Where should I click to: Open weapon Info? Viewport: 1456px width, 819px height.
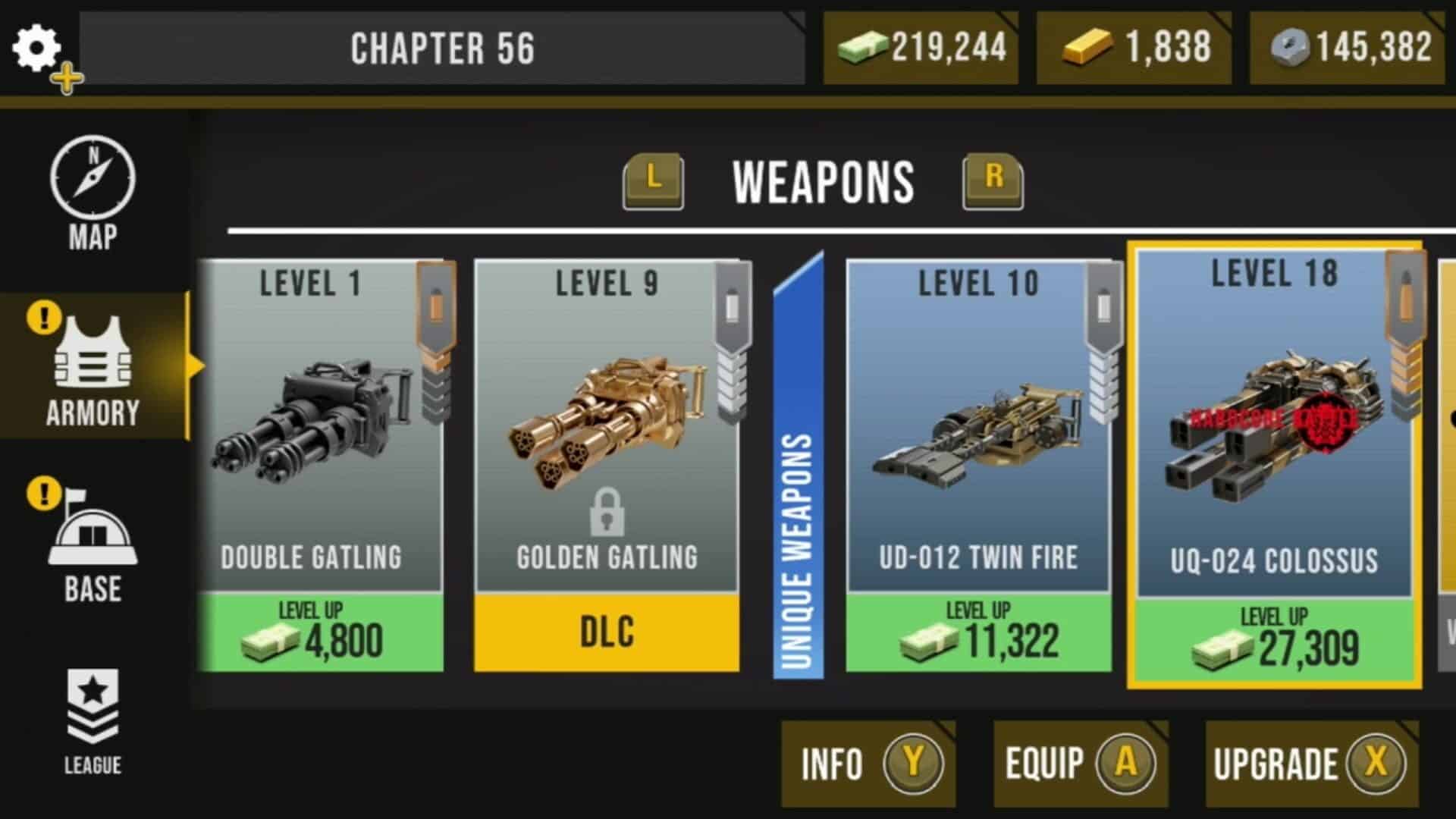coord(868,763)
